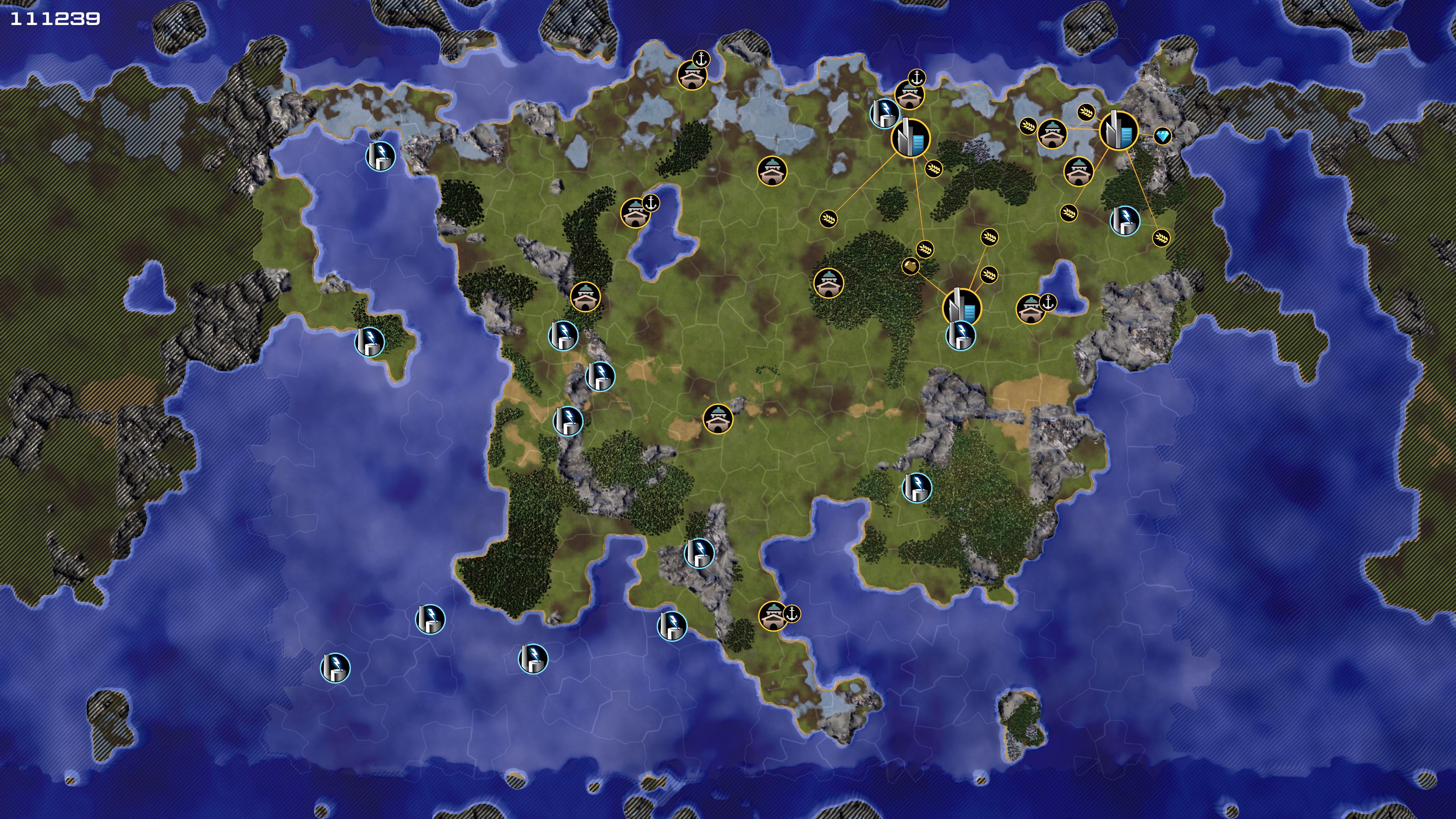Screen dimensions: 1456x819
Task: Pick the domed building linked directly to a city
Action: click(x=1052, y=134)
